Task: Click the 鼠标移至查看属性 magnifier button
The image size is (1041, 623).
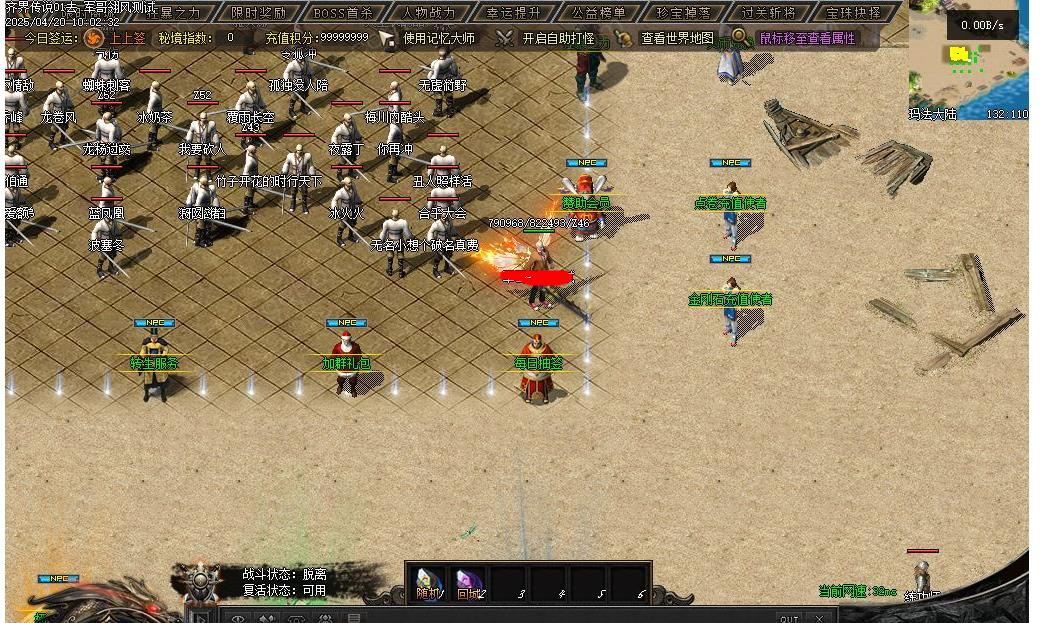Action: point(739,37)
